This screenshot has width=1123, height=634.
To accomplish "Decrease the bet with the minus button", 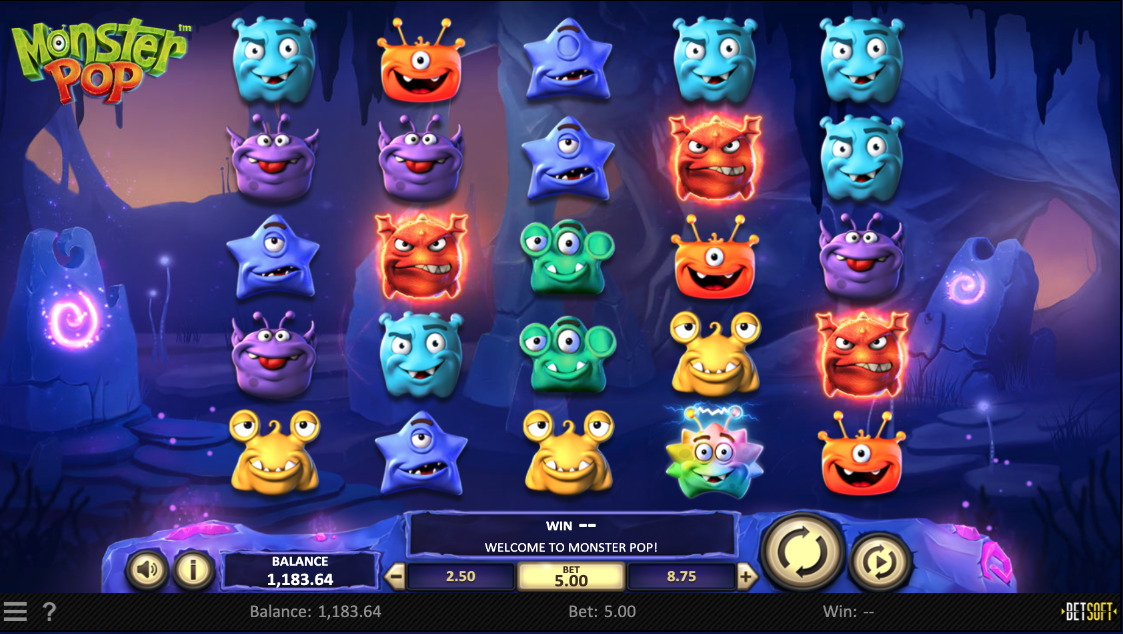I will click(x=396, y=576).
